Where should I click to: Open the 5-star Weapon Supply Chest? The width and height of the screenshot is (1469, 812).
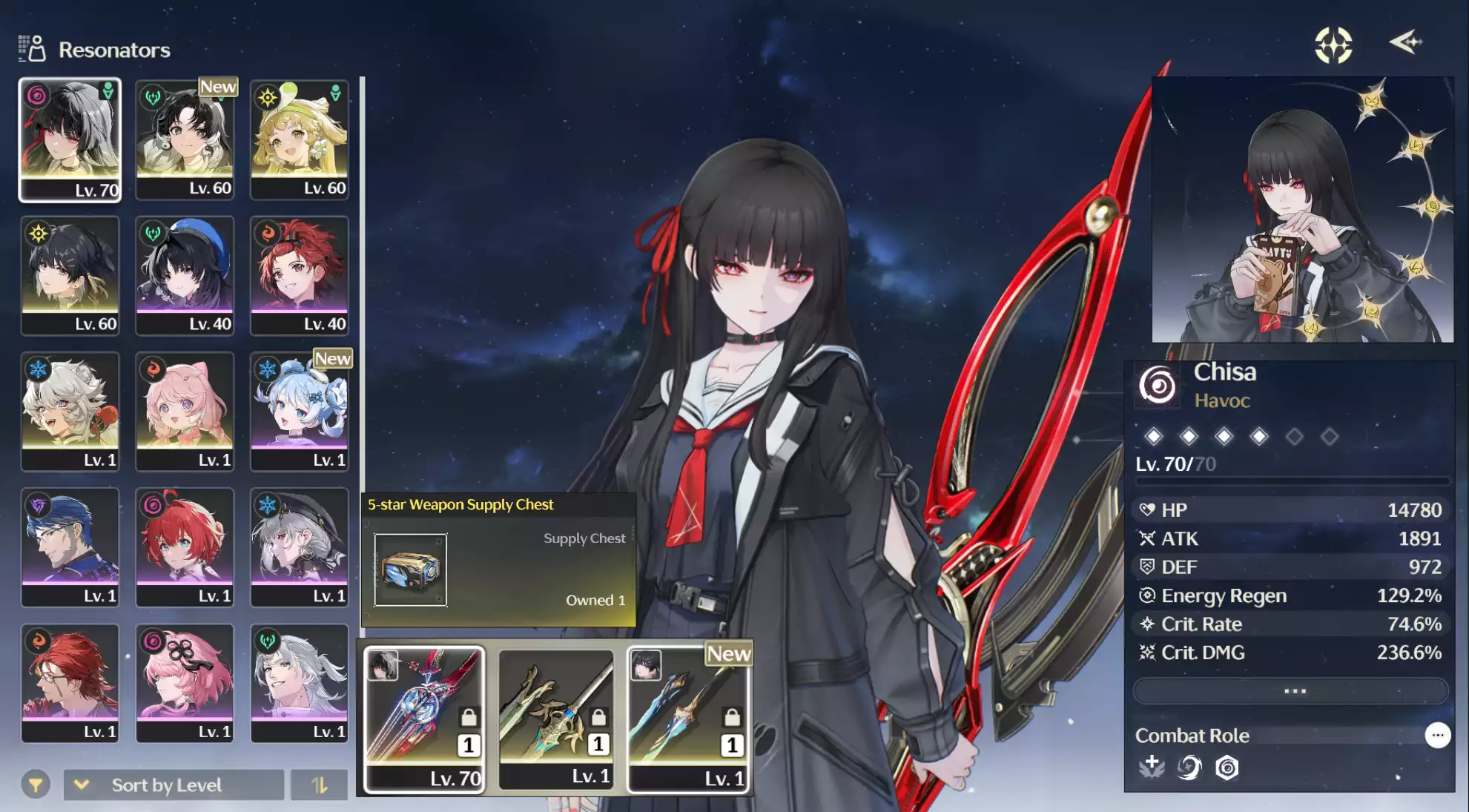412,571
